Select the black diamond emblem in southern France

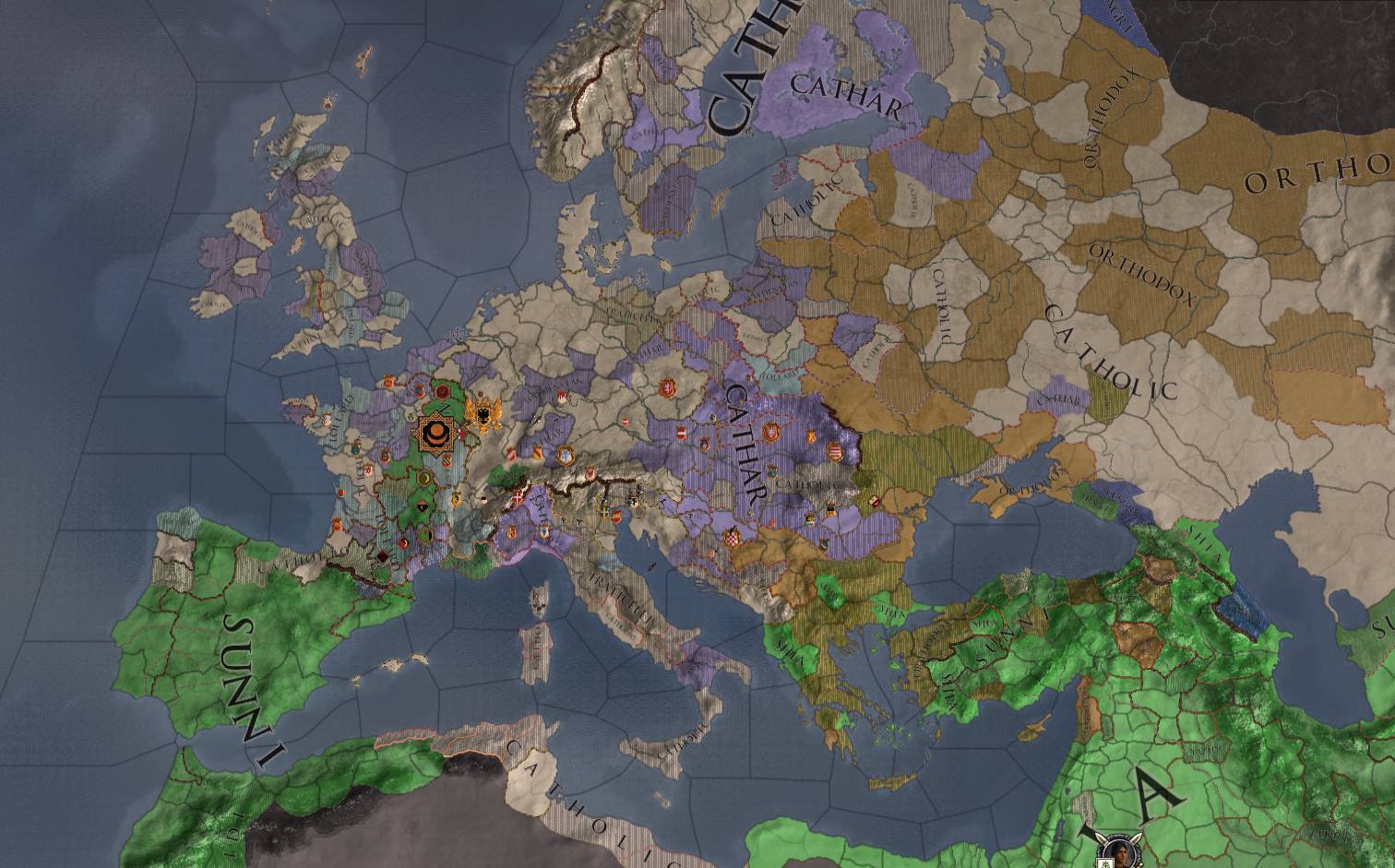point(383,555)
